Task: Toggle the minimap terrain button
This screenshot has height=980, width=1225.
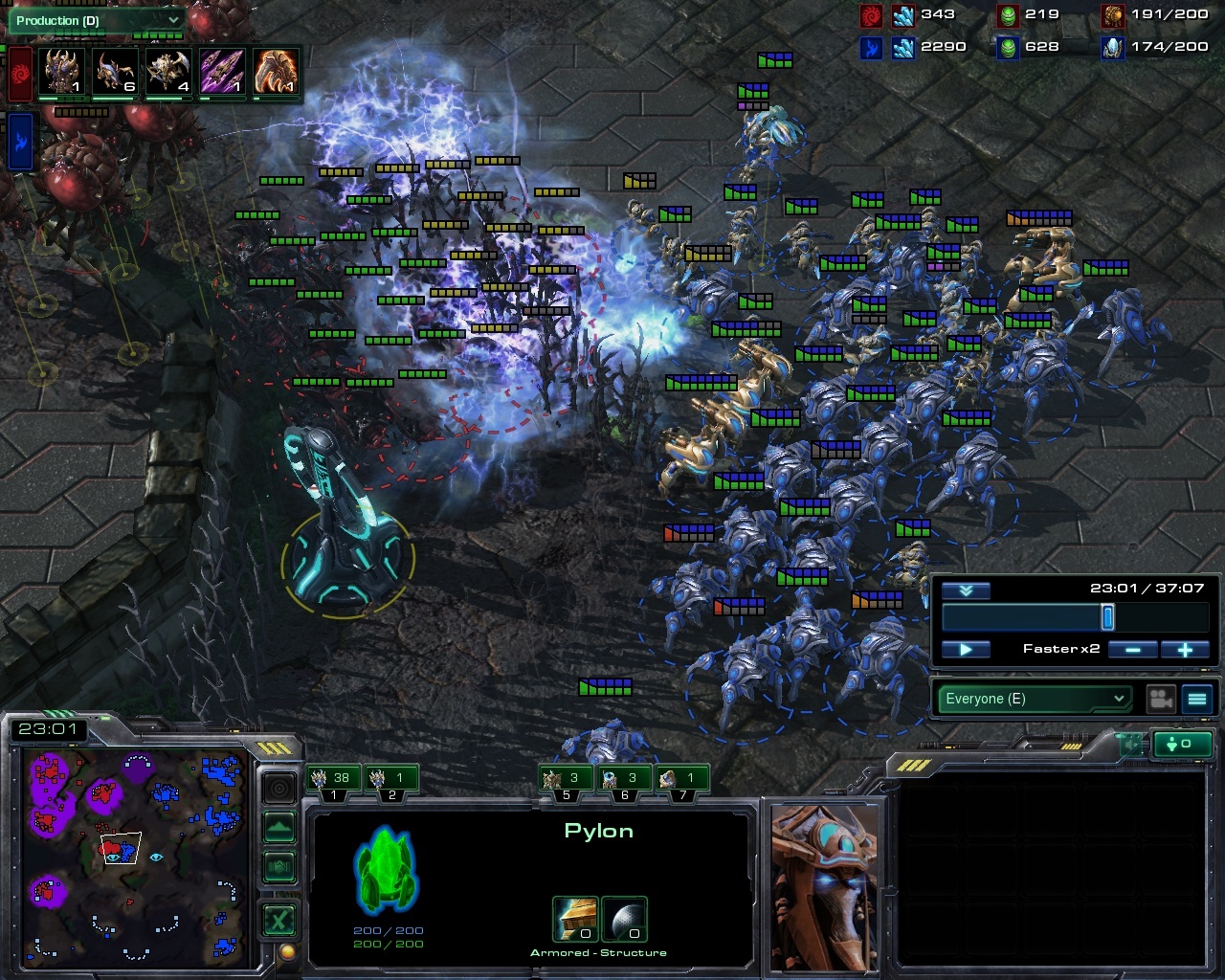Action: [x=278, y=827]
